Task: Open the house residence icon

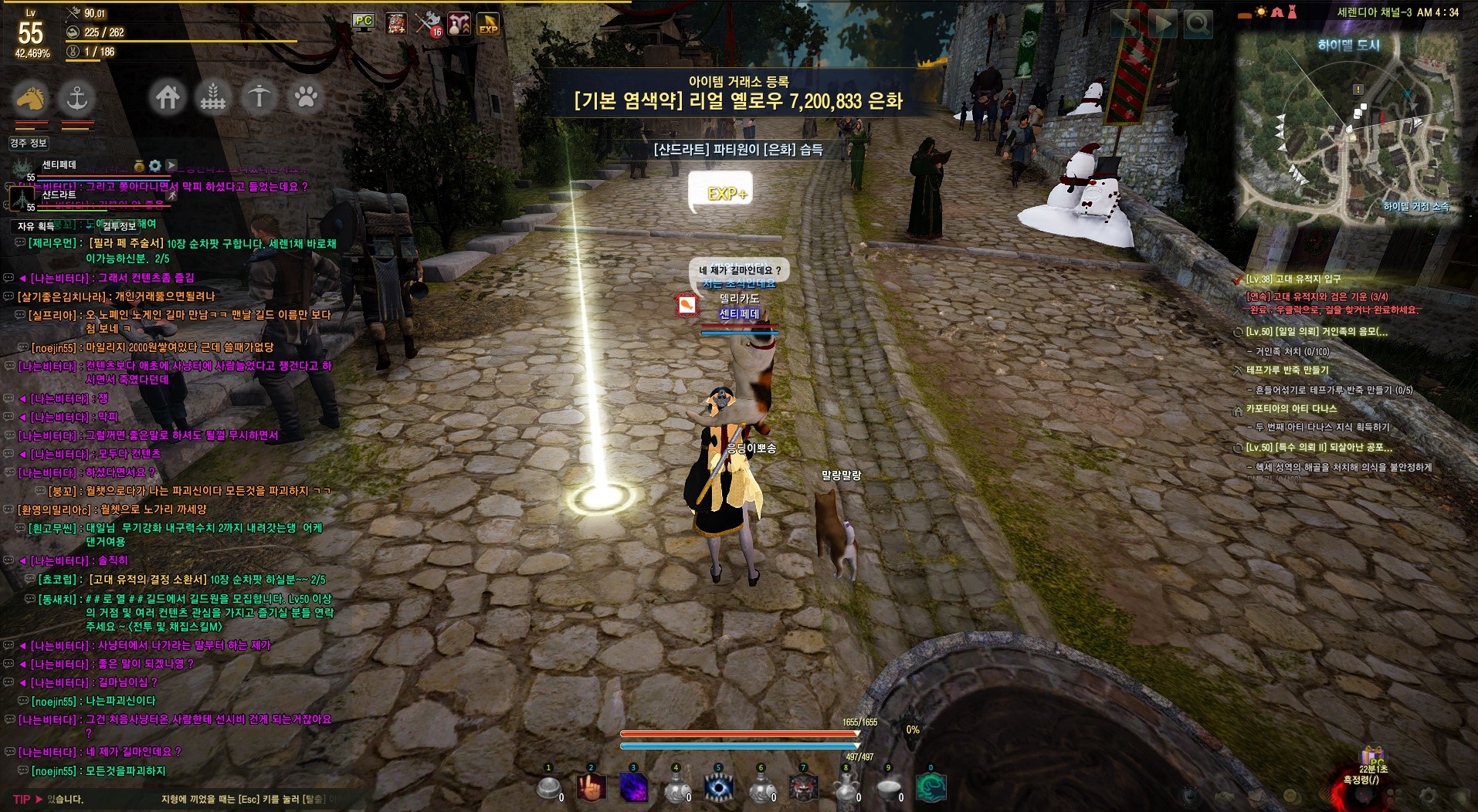Action: pos(168,97)
